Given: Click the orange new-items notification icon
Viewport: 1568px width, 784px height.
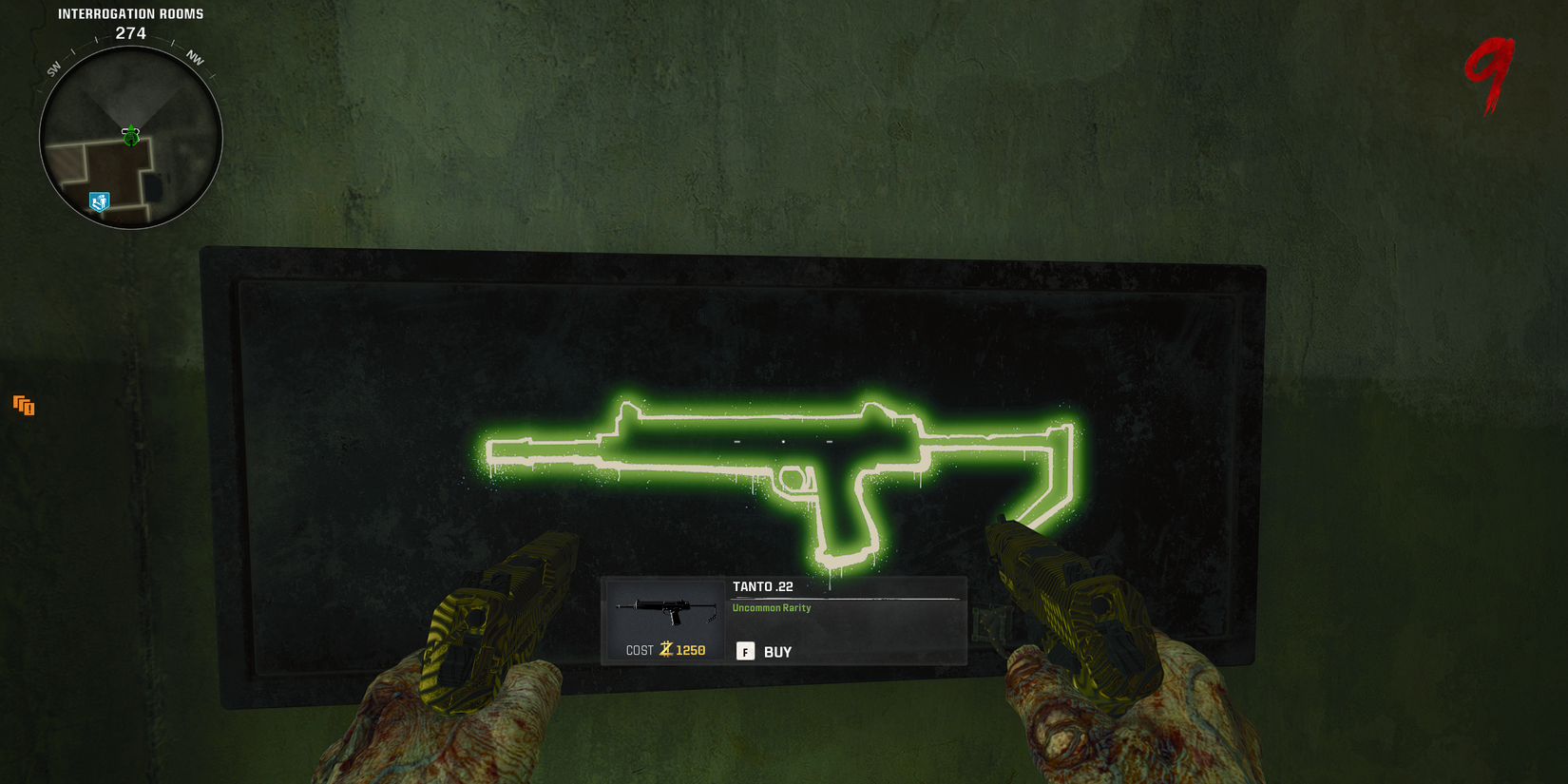Looking at the screenshot, I should pyautogui.click(x=23, y=406).
